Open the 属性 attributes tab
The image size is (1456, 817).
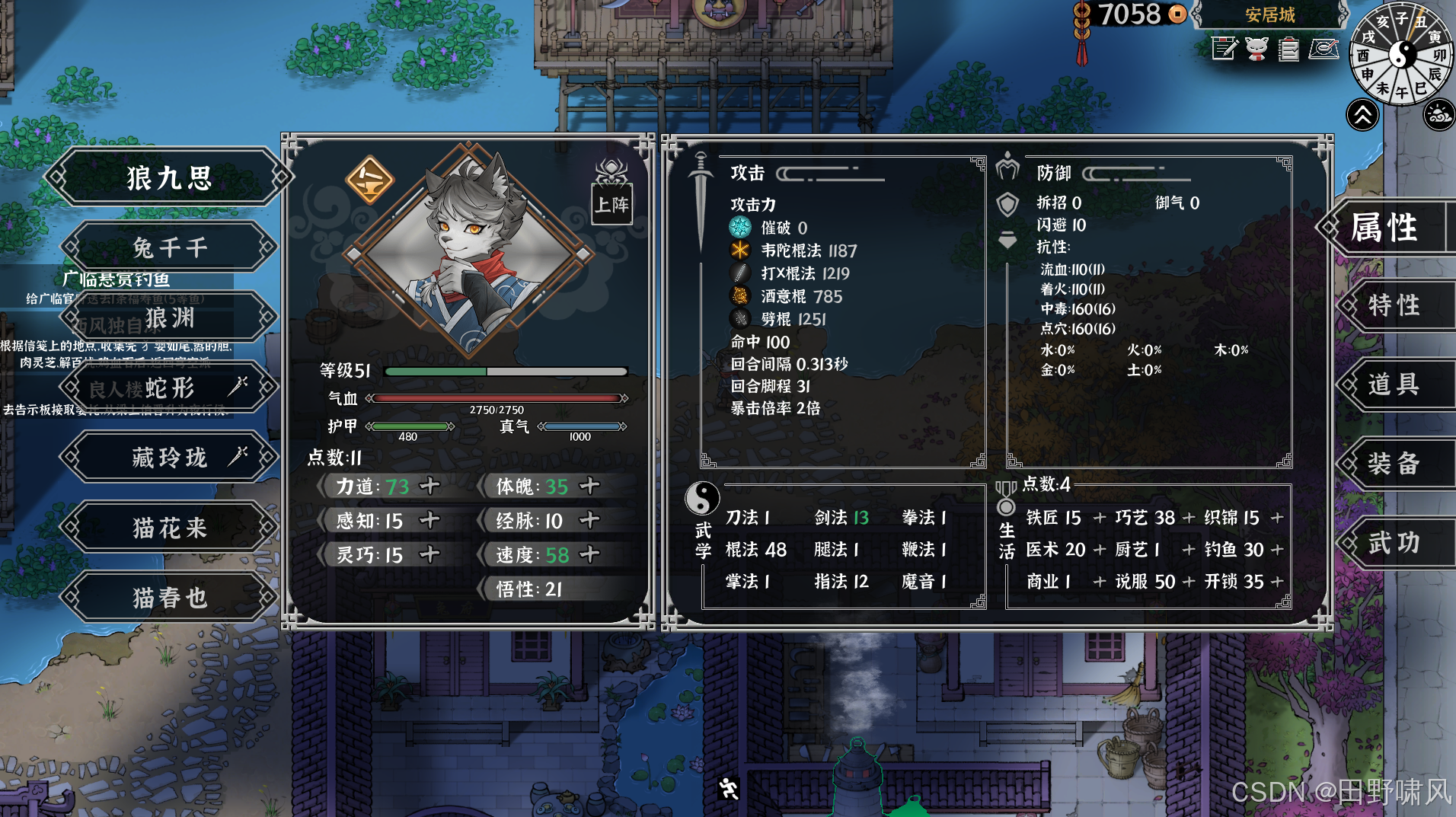(1386, 227)
